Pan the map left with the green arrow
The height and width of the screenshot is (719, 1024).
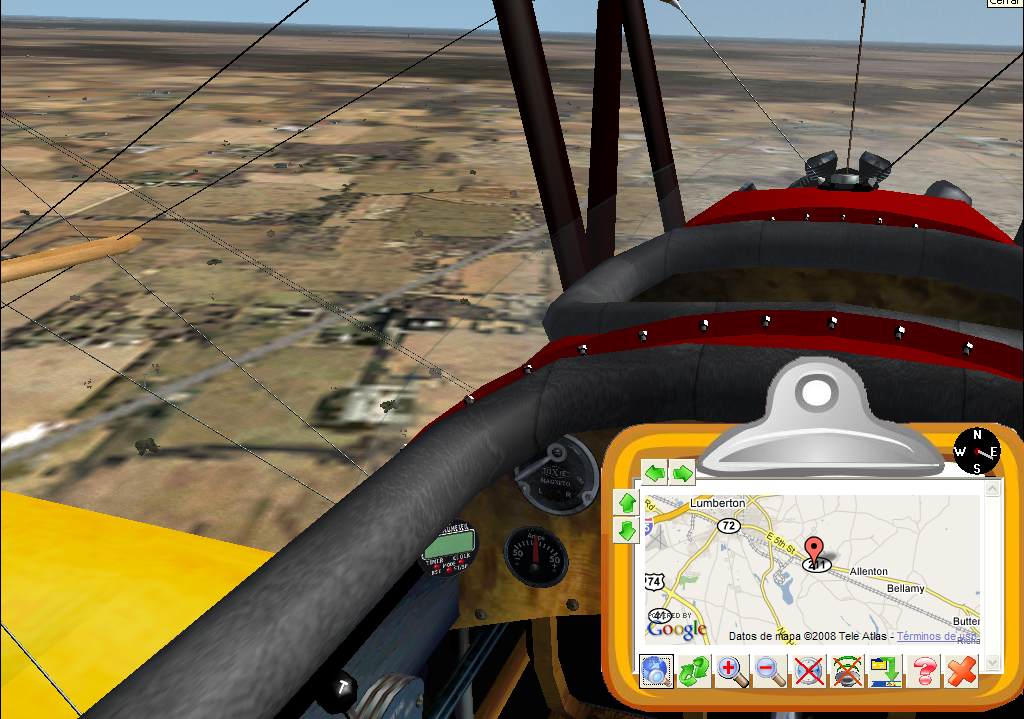654,473
